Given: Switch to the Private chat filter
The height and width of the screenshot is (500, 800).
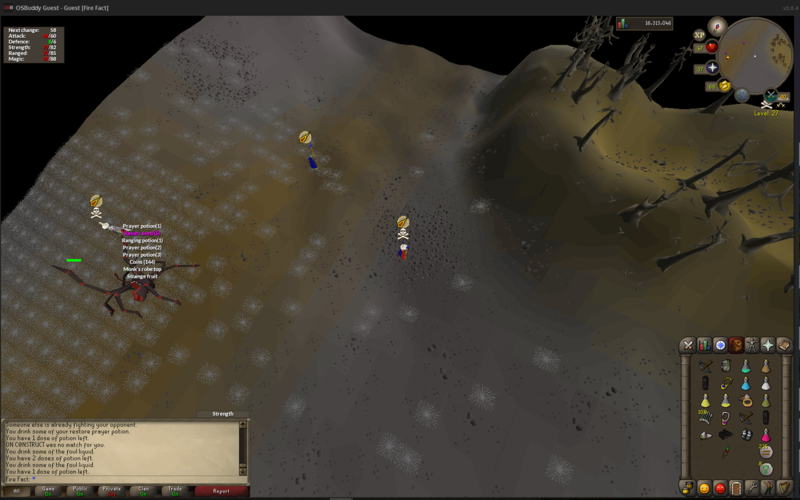Looking at the screenshot, I should pos(111,491).
